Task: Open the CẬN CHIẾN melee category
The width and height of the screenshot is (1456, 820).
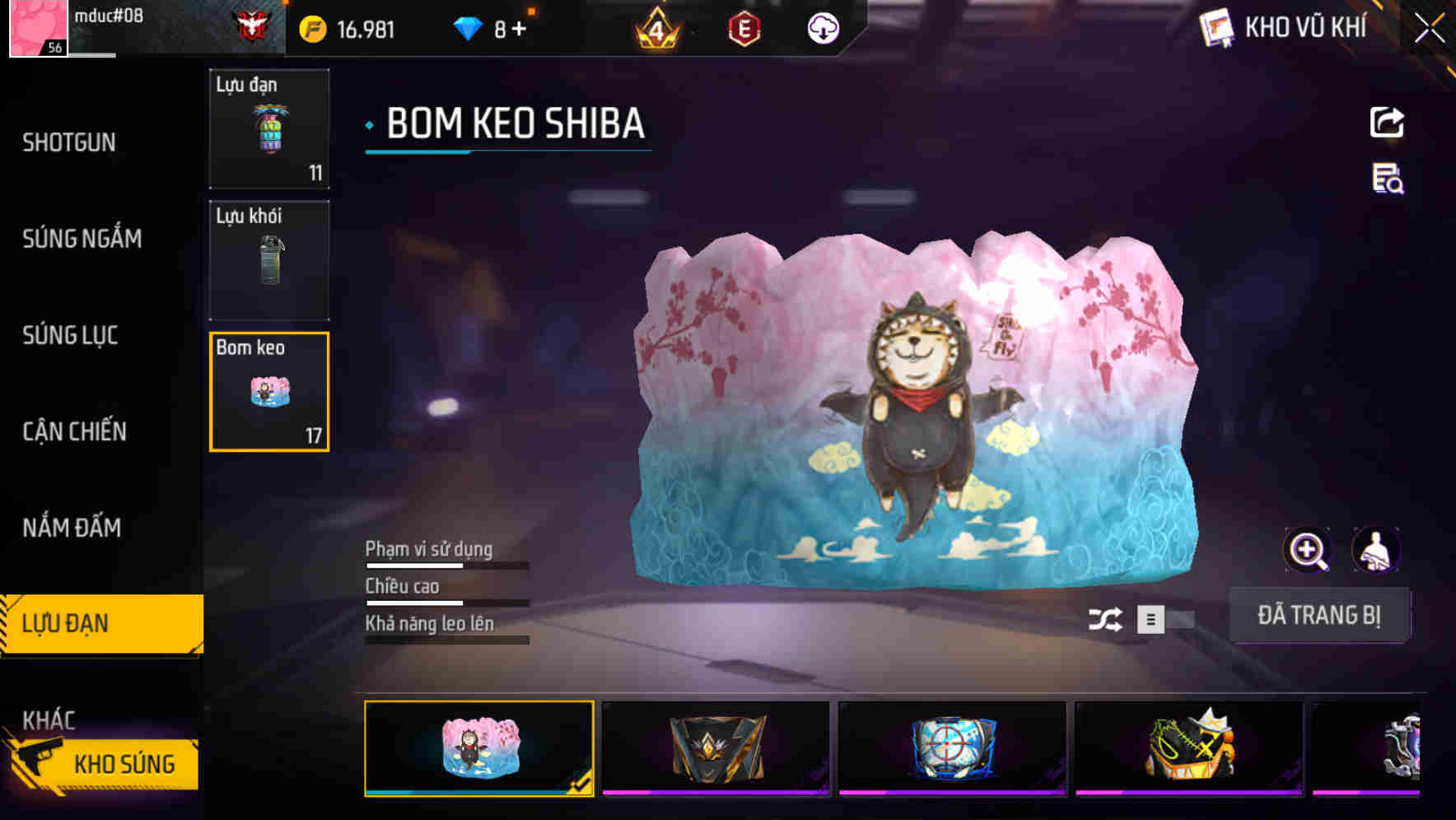Action: (74, 431)
